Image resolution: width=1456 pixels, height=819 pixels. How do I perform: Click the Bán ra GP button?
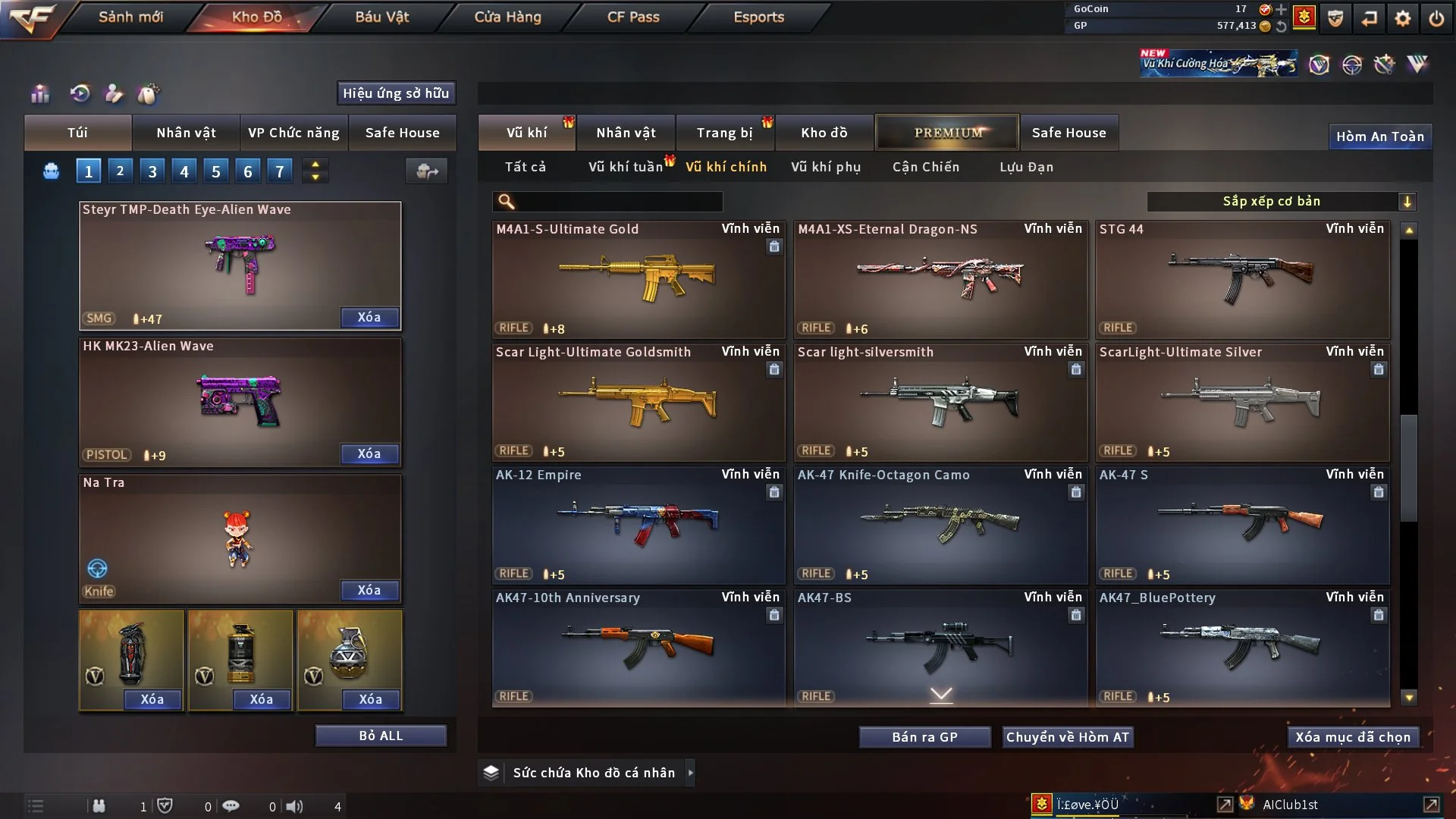pyautogui.click(x=924, y=737)
